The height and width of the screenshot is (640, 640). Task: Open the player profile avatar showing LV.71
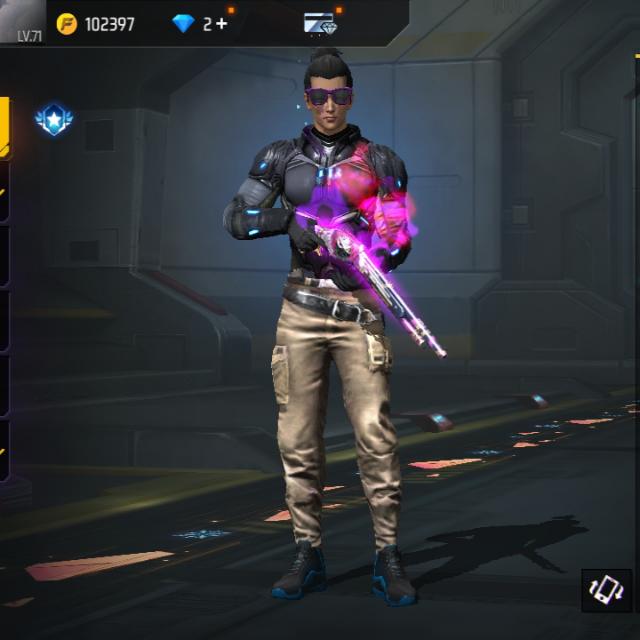coord(22,22)
